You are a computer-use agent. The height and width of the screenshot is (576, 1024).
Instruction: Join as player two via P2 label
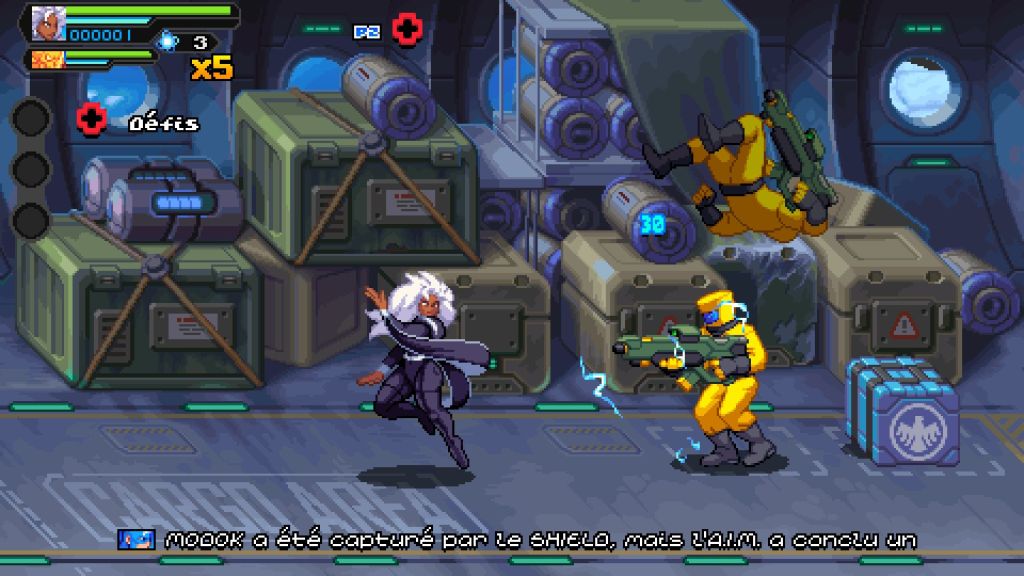coord(367,32)
